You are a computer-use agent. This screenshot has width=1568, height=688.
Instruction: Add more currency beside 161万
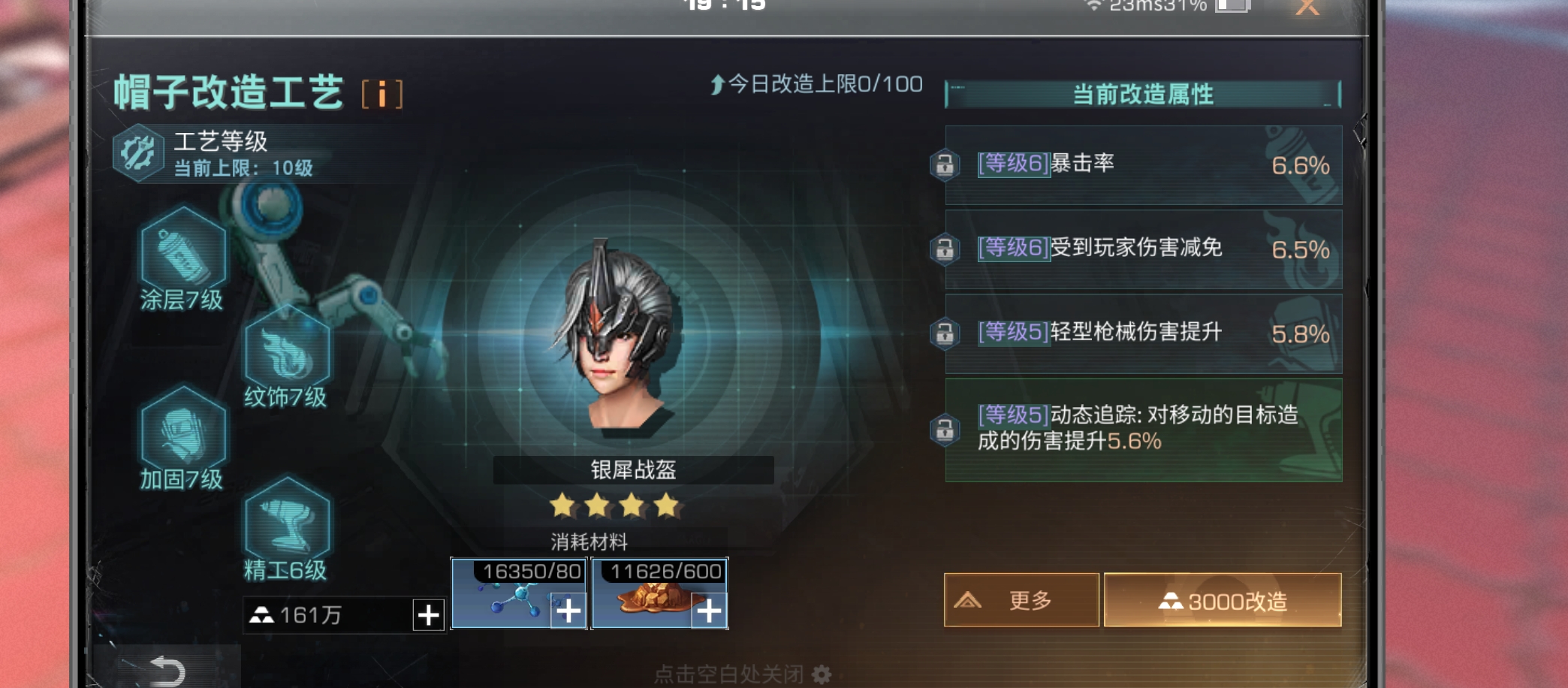428,615
